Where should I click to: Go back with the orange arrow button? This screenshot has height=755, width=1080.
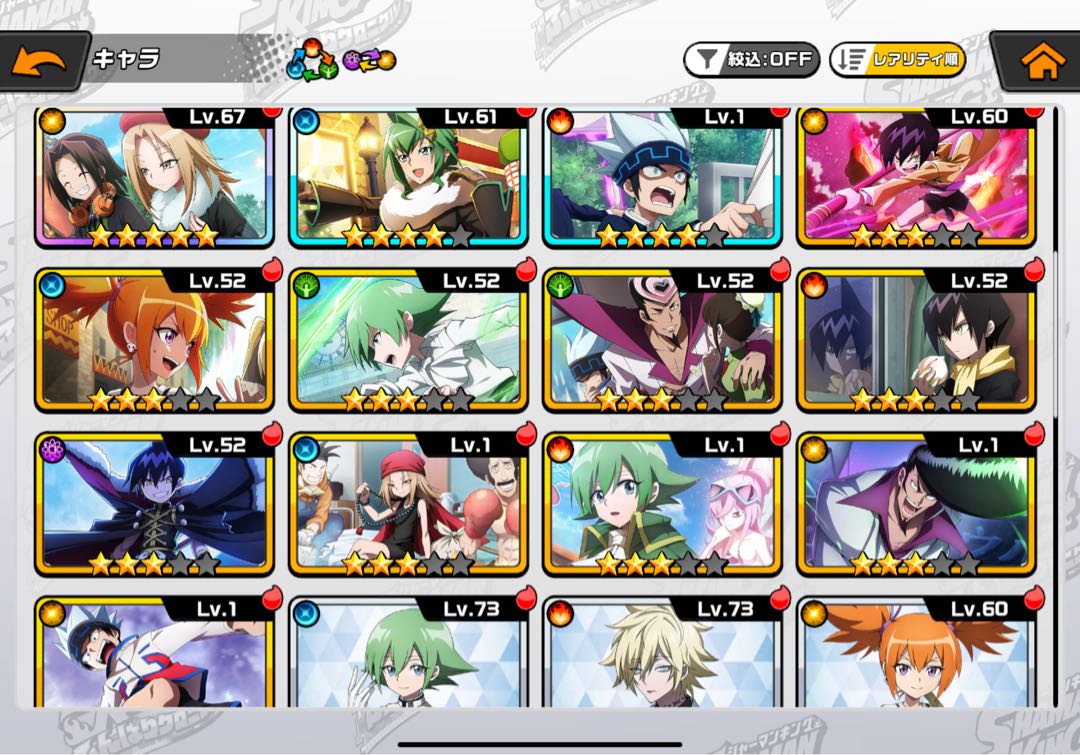39,61
